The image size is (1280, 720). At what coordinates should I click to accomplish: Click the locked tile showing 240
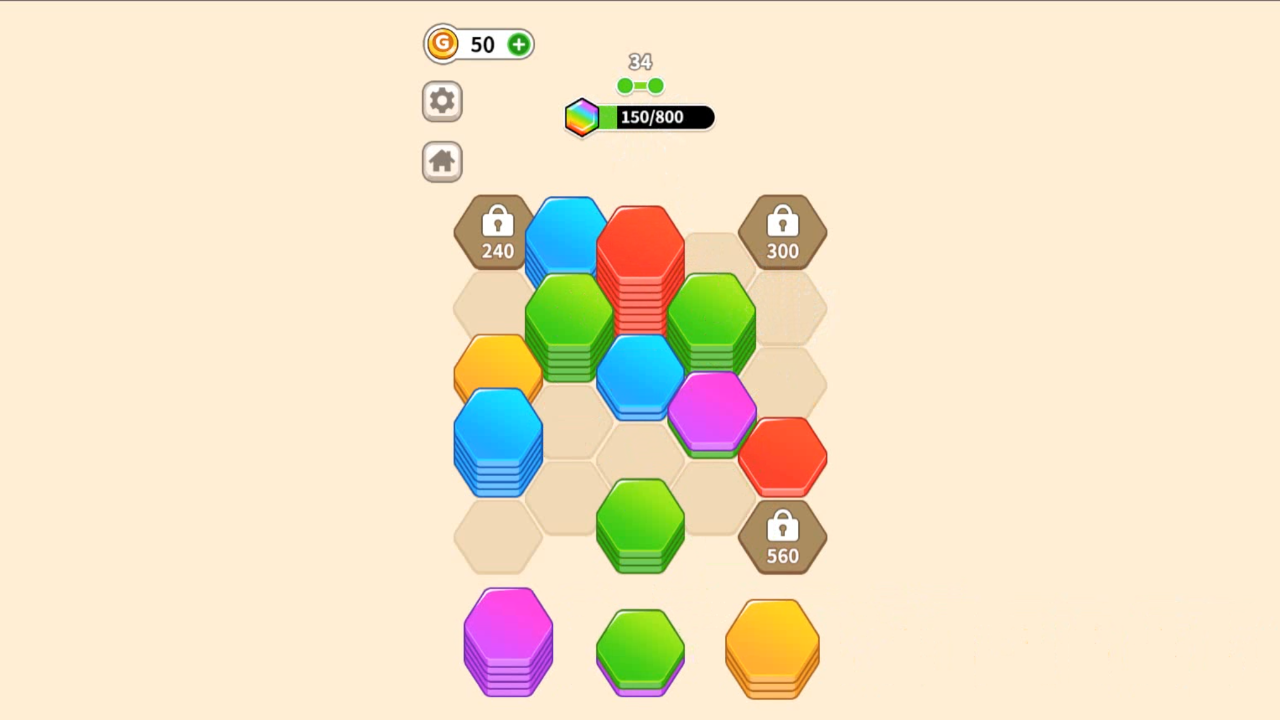(497, 233)
